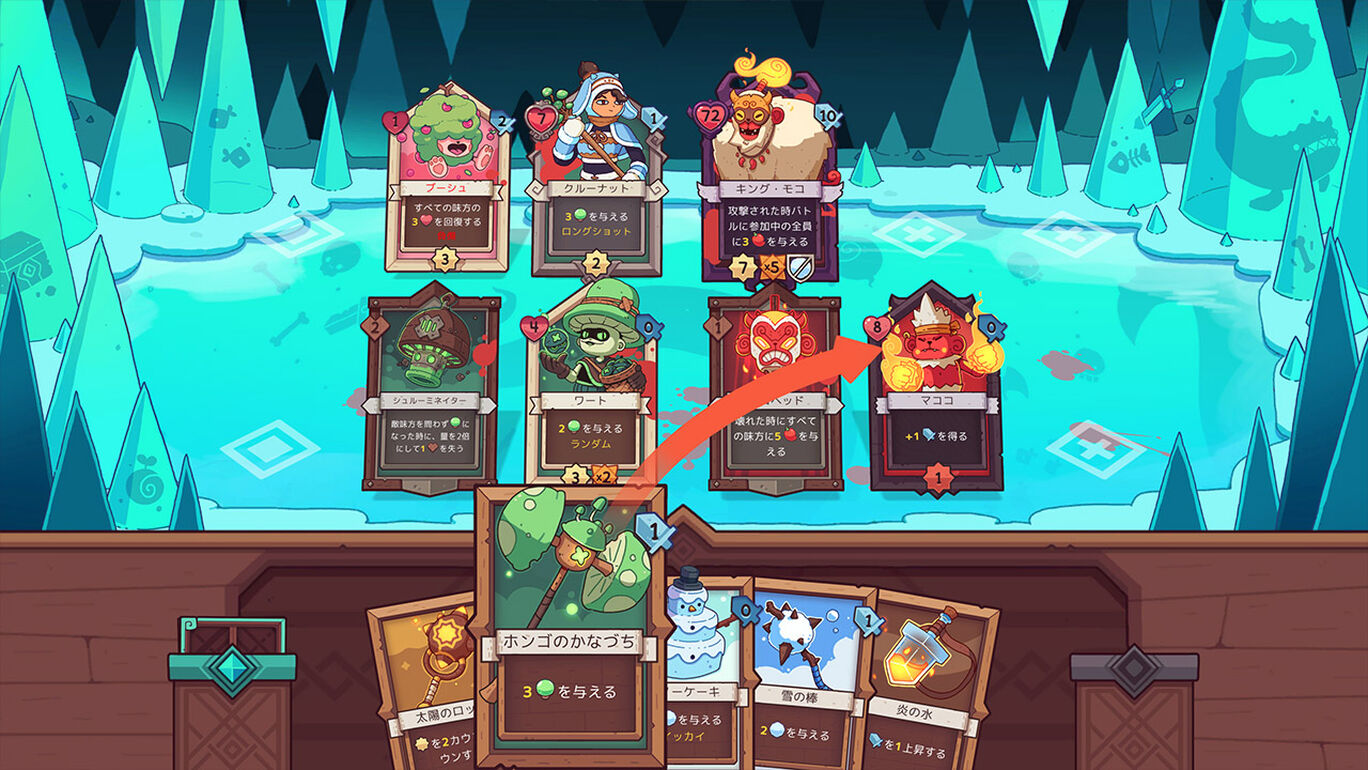Open the teal gem draw pile
Screen dimensions: 1368x770
(x=232, y=700)
